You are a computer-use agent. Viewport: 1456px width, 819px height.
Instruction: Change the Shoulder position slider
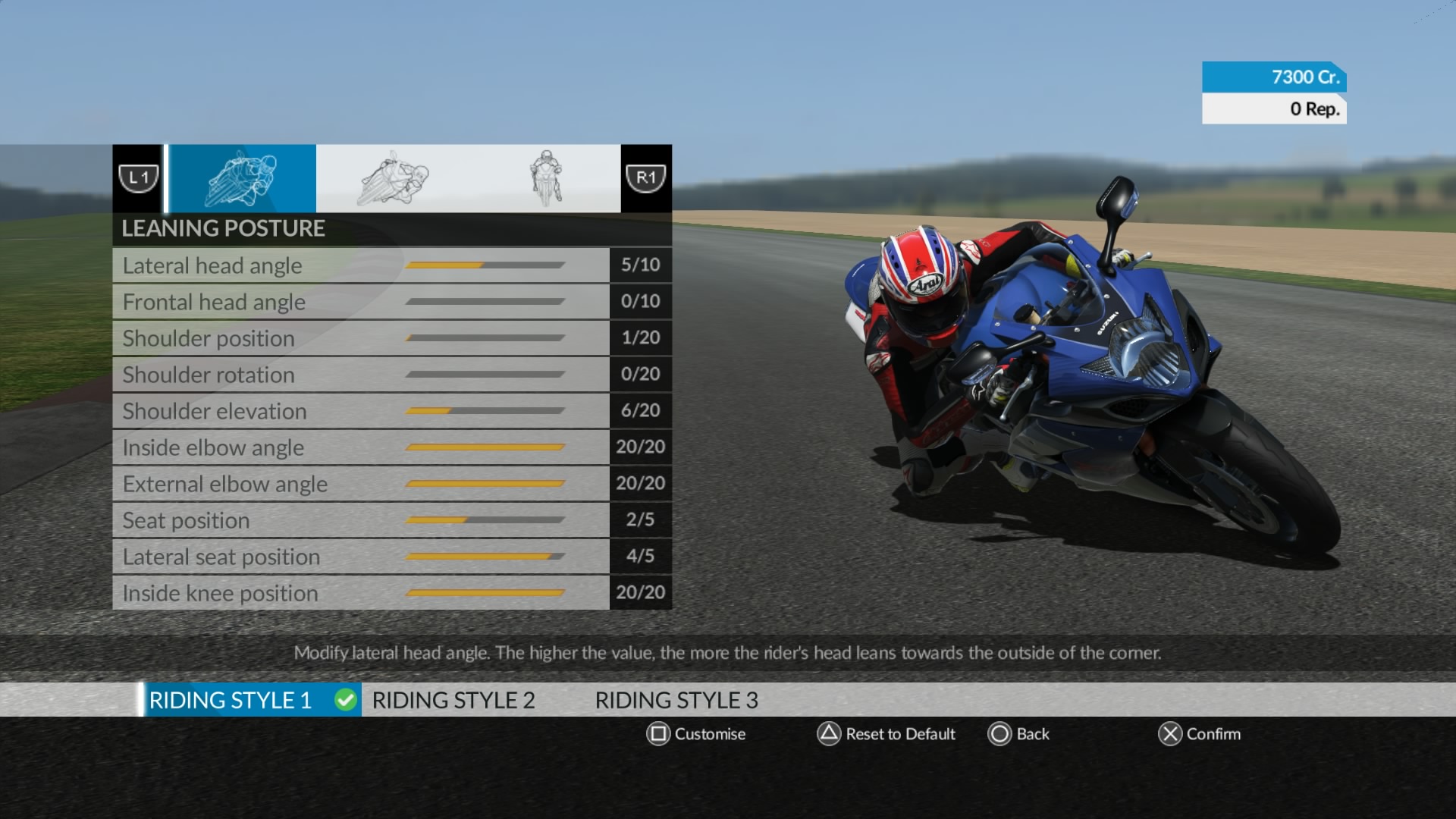coord(485,338)
